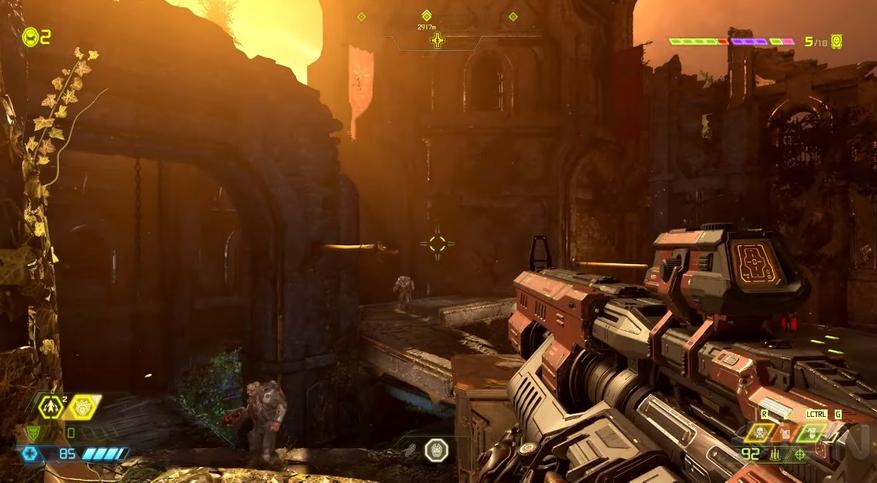Click the demon kill counter icon
Screen dimensions: 877x483
836,41
